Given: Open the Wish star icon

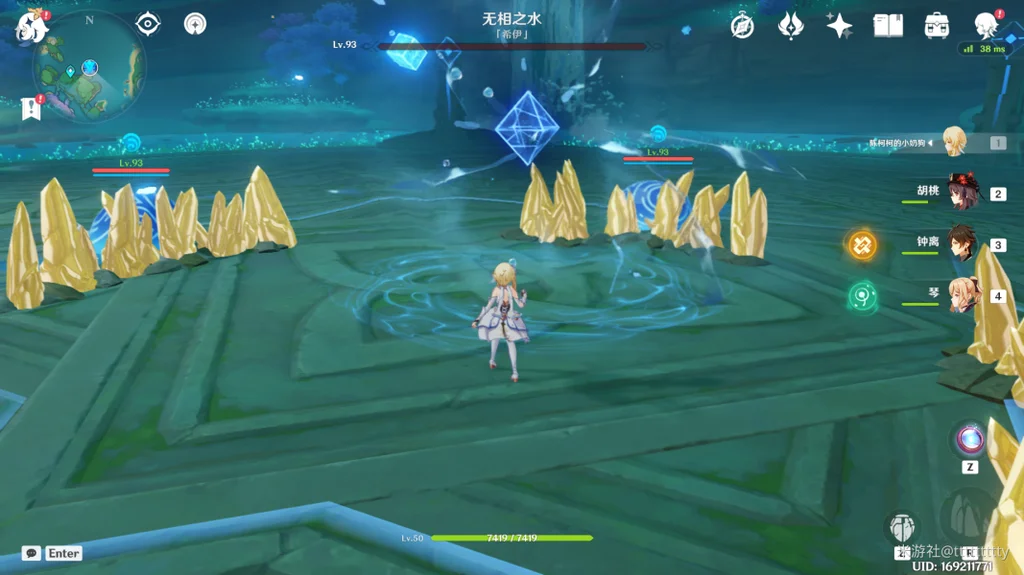Looking at the screenshot, I should click(839, 26).
